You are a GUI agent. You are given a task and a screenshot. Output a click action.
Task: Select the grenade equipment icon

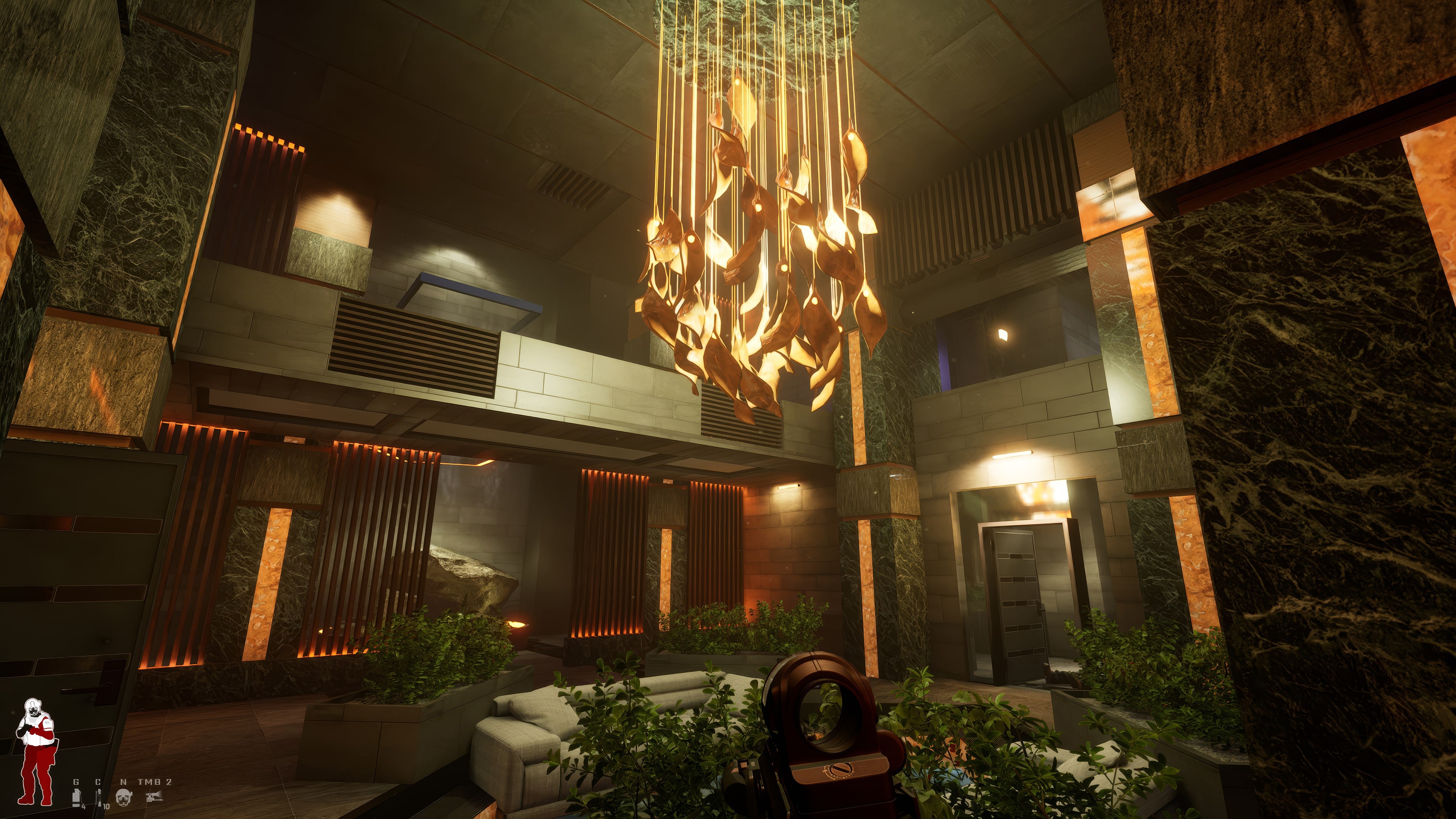pyautogui.click(x=77, y=797)
